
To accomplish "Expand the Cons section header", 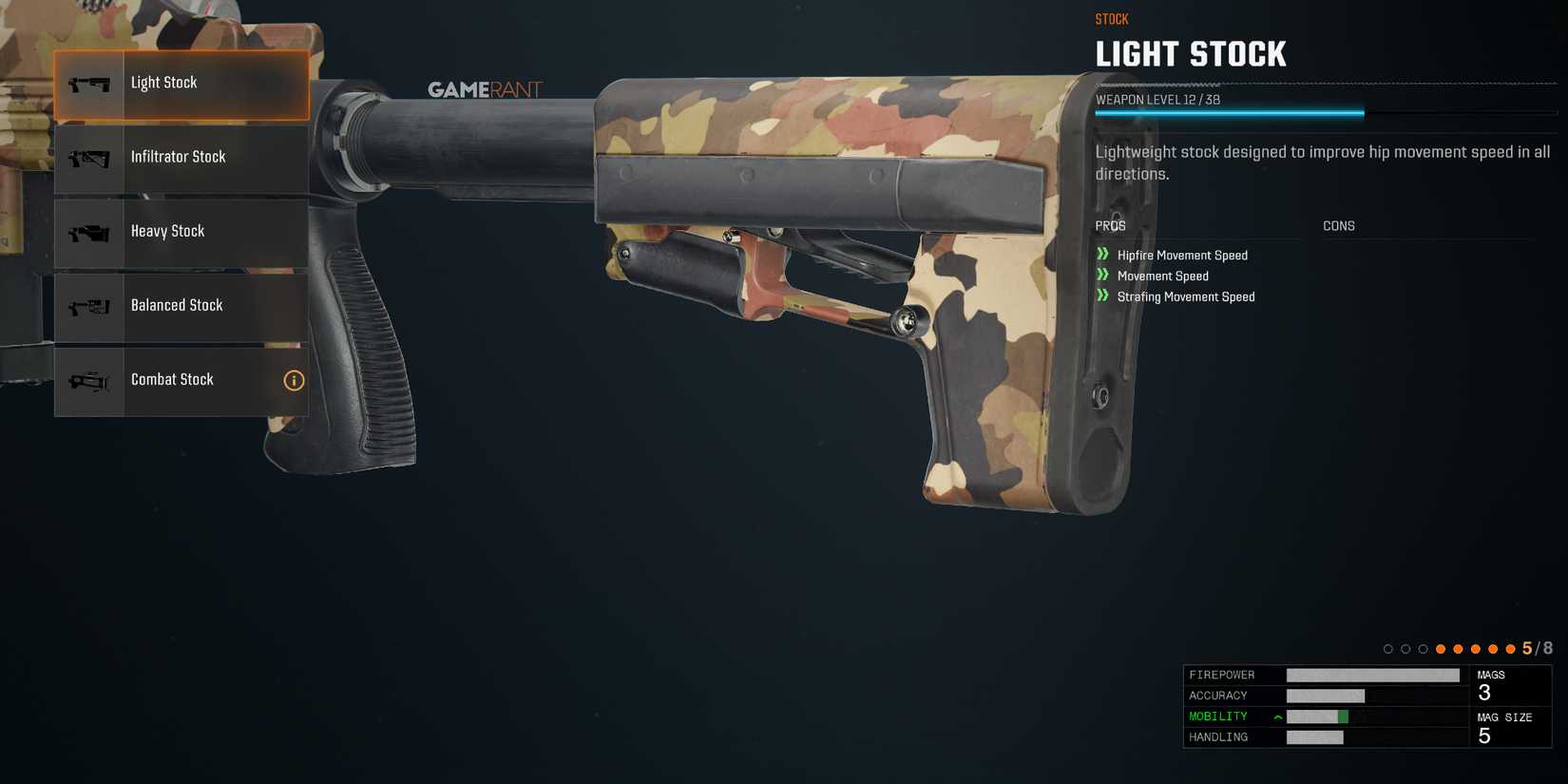I will point(1339,225).
